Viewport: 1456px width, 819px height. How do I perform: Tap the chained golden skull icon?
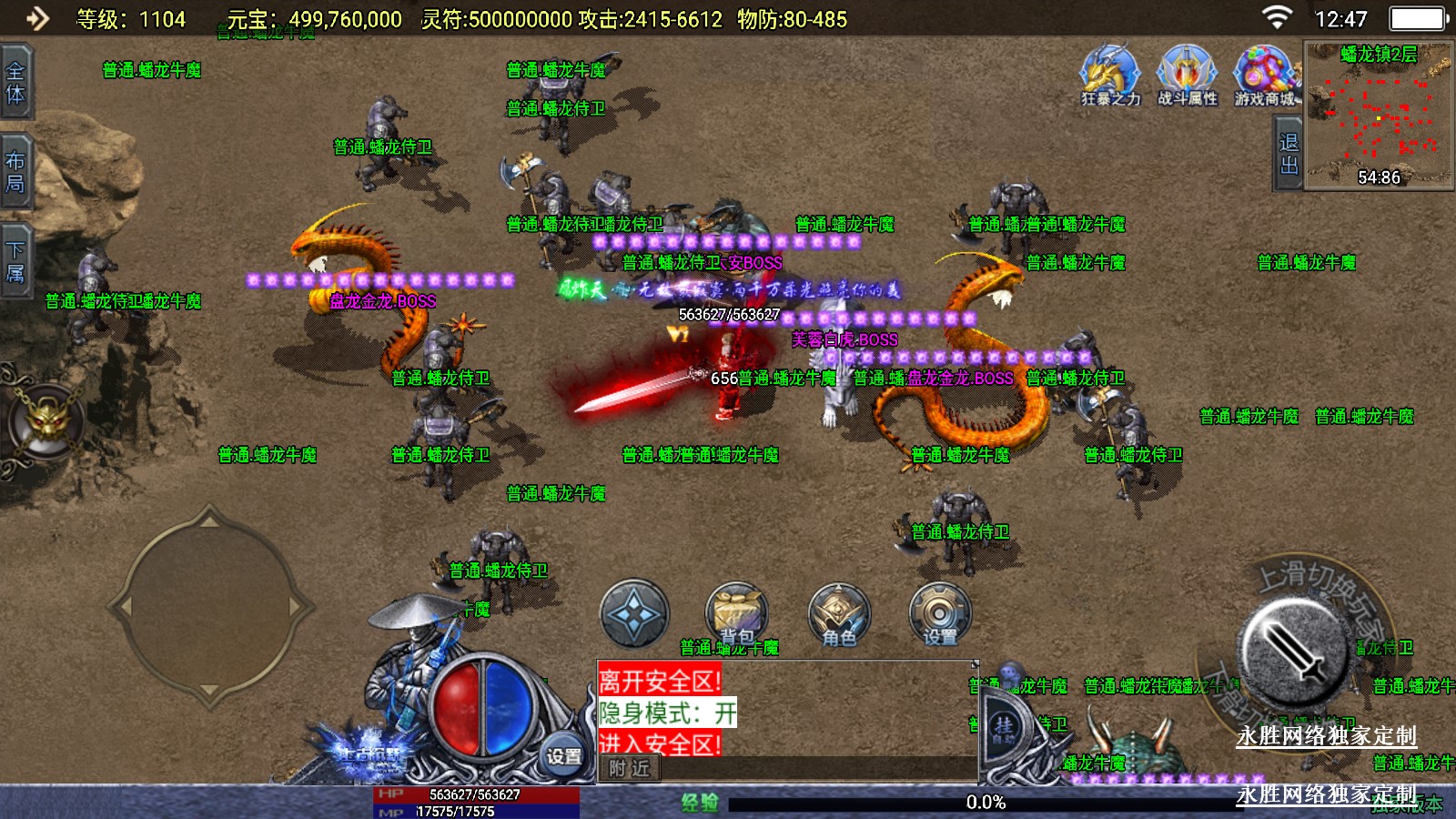(46, 422)
